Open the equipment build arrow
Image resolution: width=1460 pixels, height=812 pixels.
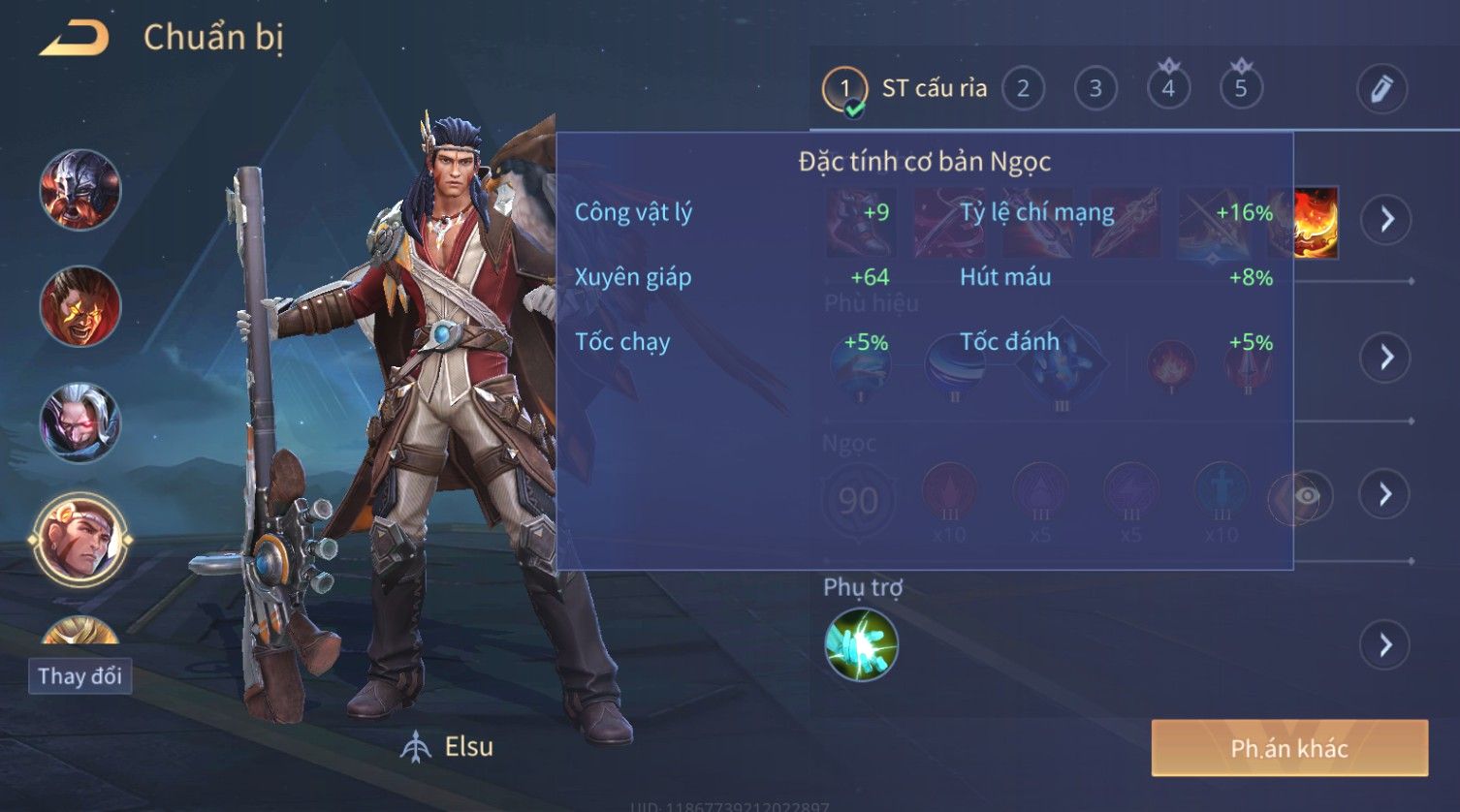[1386, 219]
